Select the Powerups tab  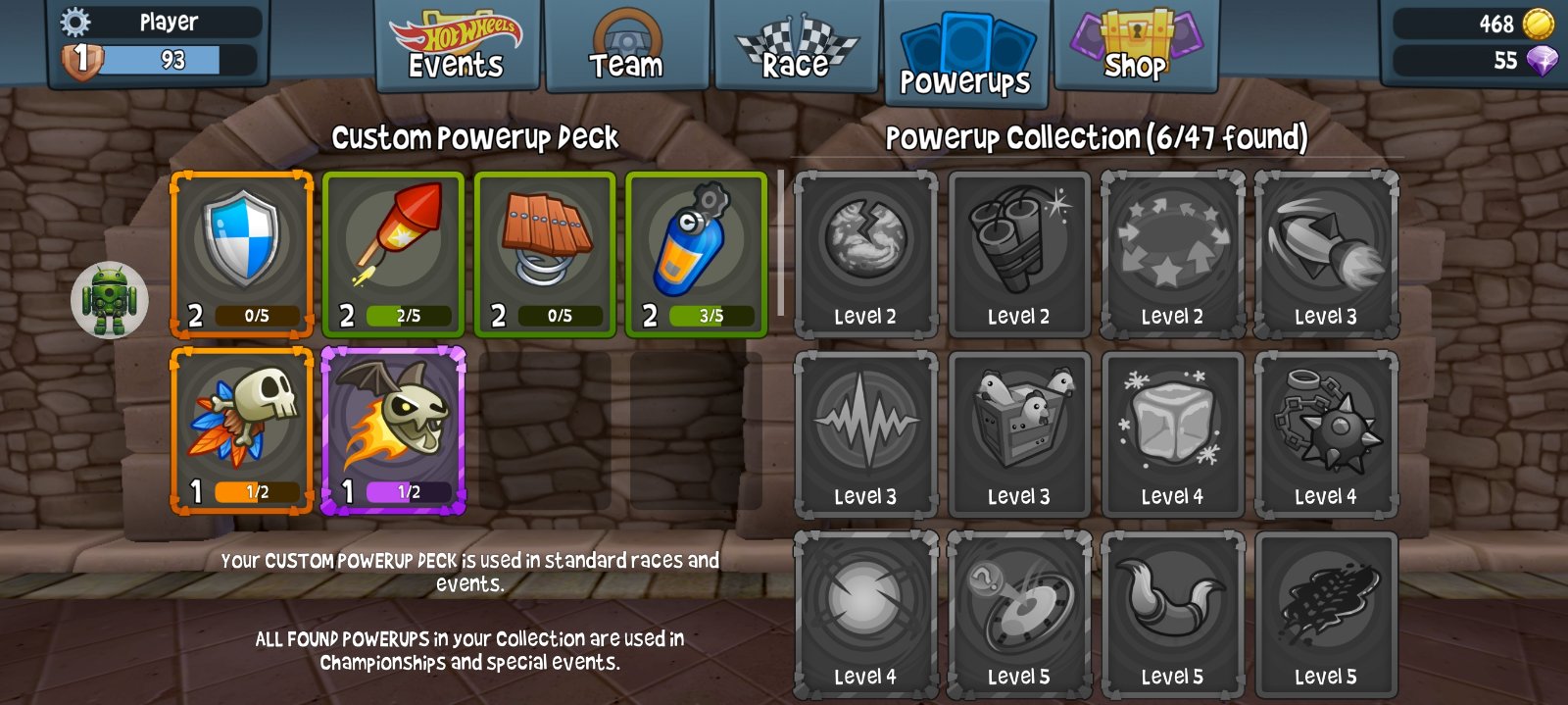point(965,55)
